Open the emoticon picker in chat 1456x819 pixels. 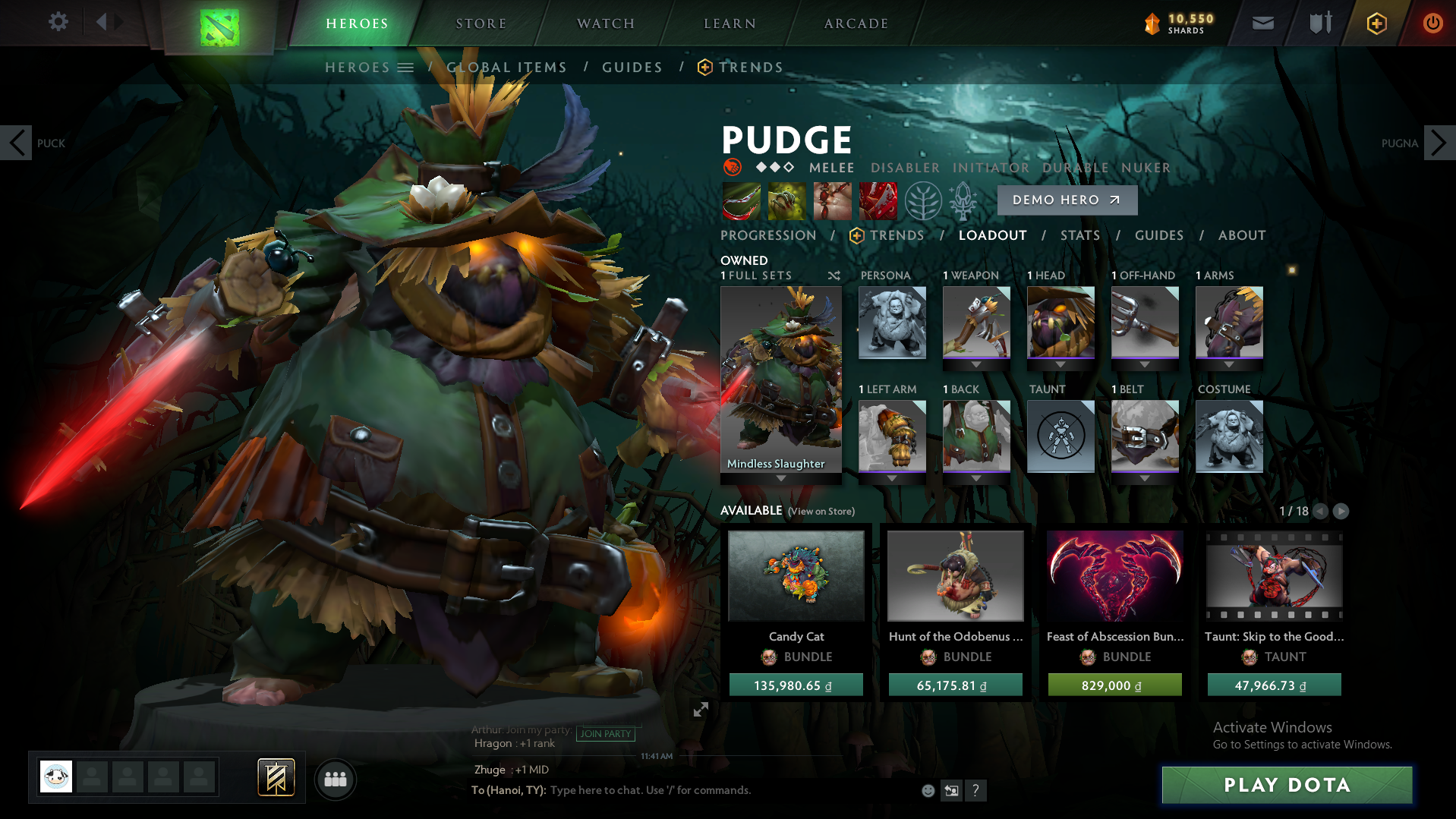928,790
